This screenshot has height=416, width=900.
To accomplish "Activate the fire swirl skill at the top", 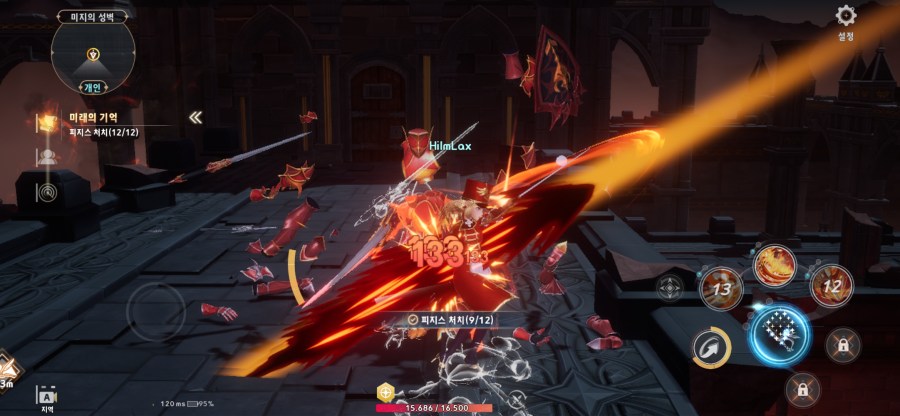I will point(776,264).
